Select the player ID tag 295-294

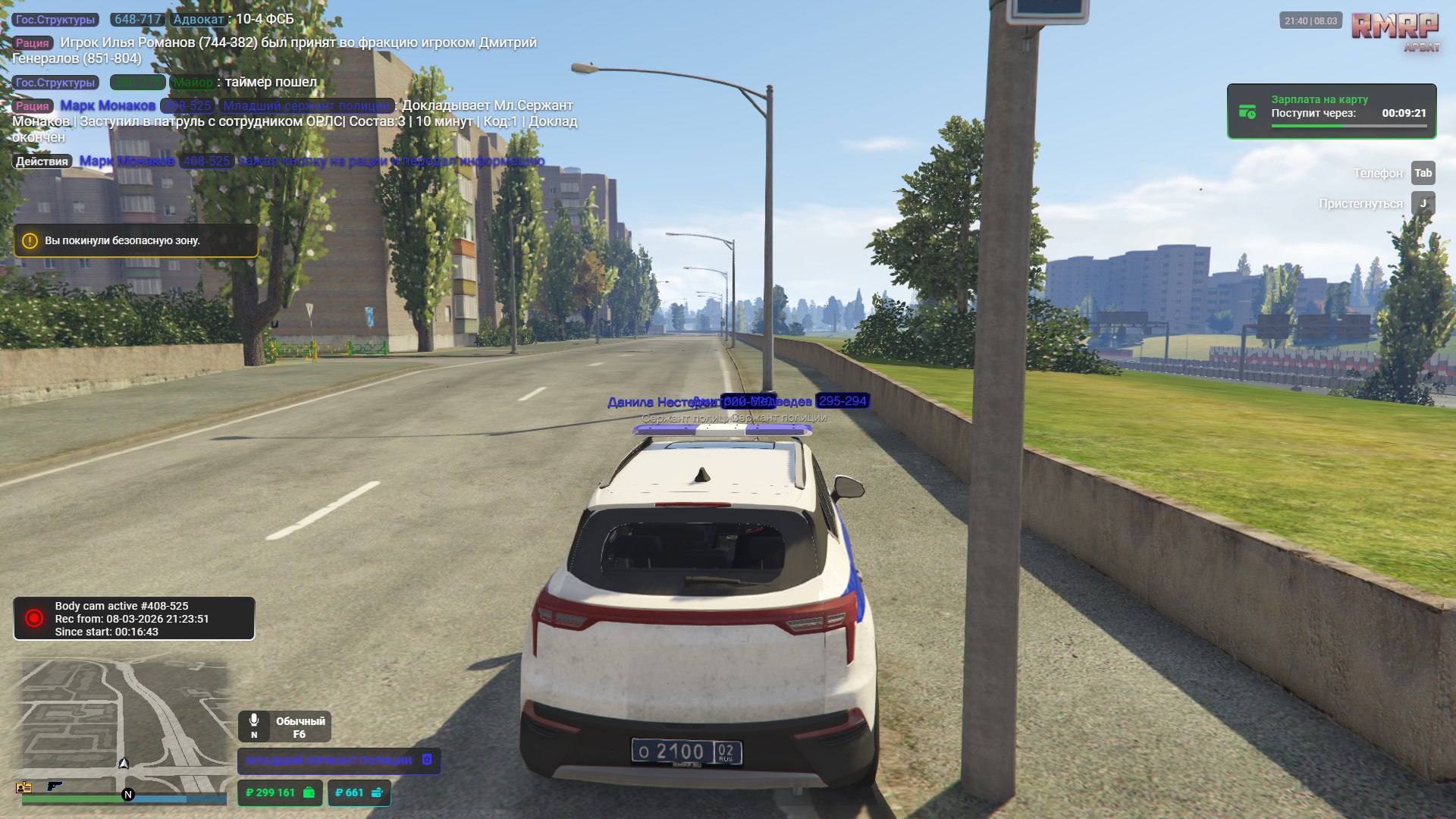point(842,401)
